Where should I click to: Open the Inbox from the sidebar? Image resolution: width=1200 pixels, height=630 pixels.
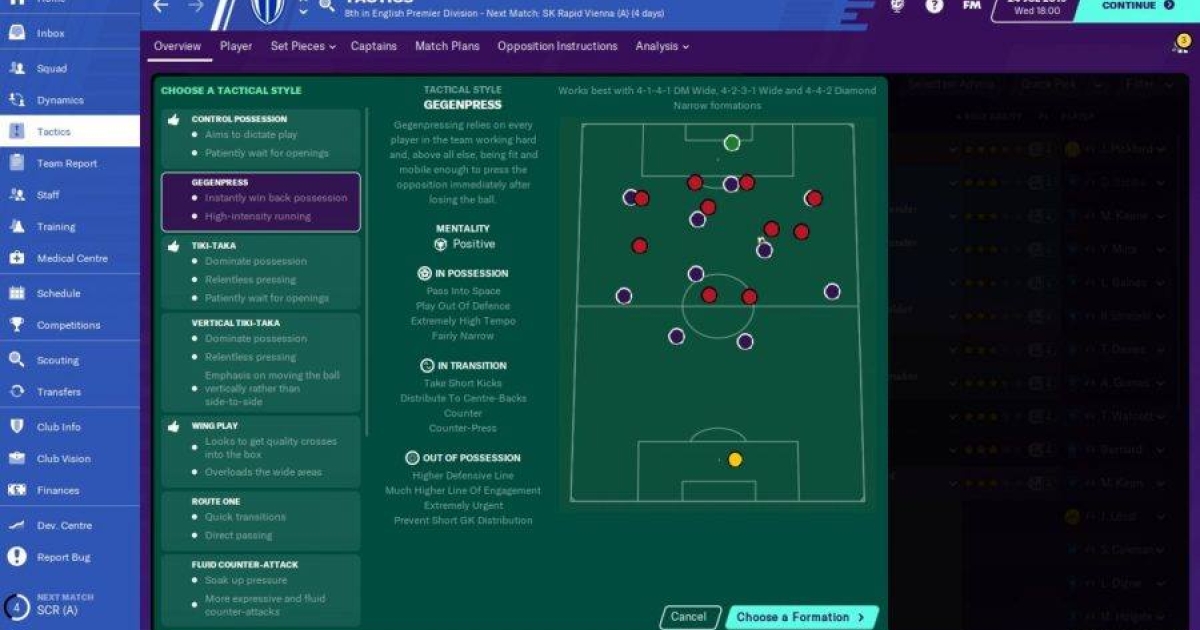point(50,33)
